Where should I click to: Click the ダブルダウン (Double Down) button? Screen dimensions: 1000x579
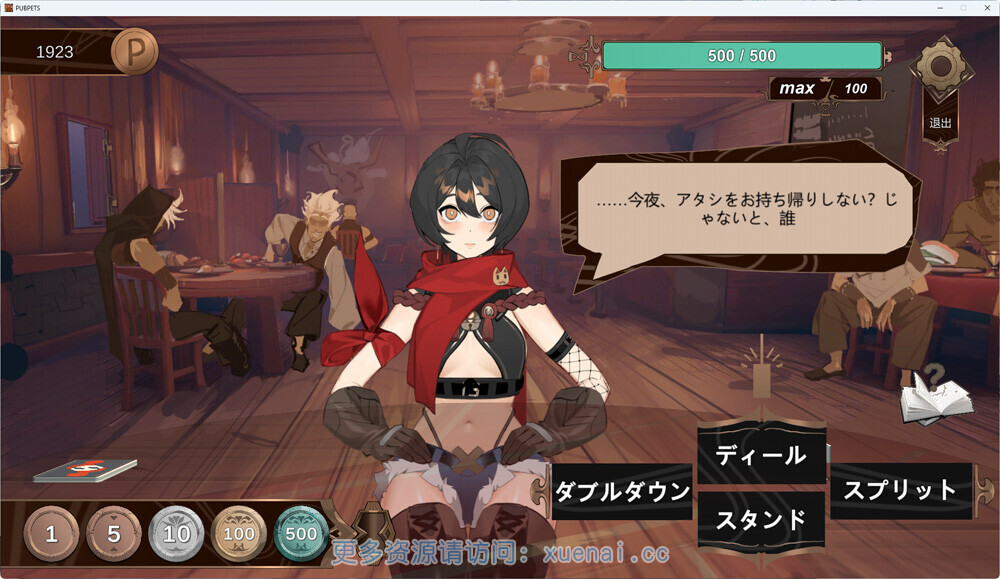pos(622,491)
